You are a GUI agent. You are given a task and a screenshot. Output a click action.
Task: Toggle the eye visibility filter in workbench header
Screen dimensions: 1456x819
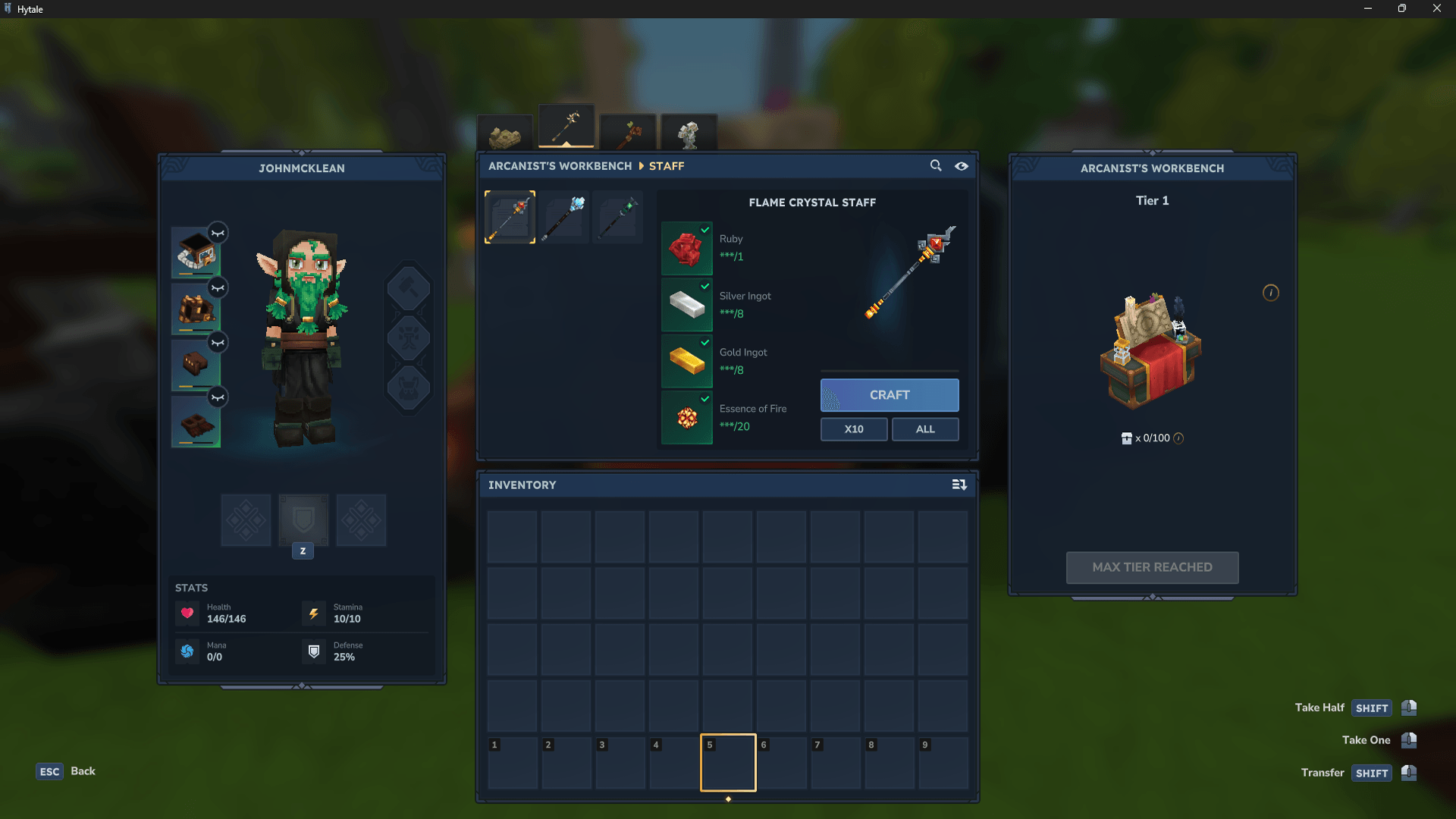(961, 166)
